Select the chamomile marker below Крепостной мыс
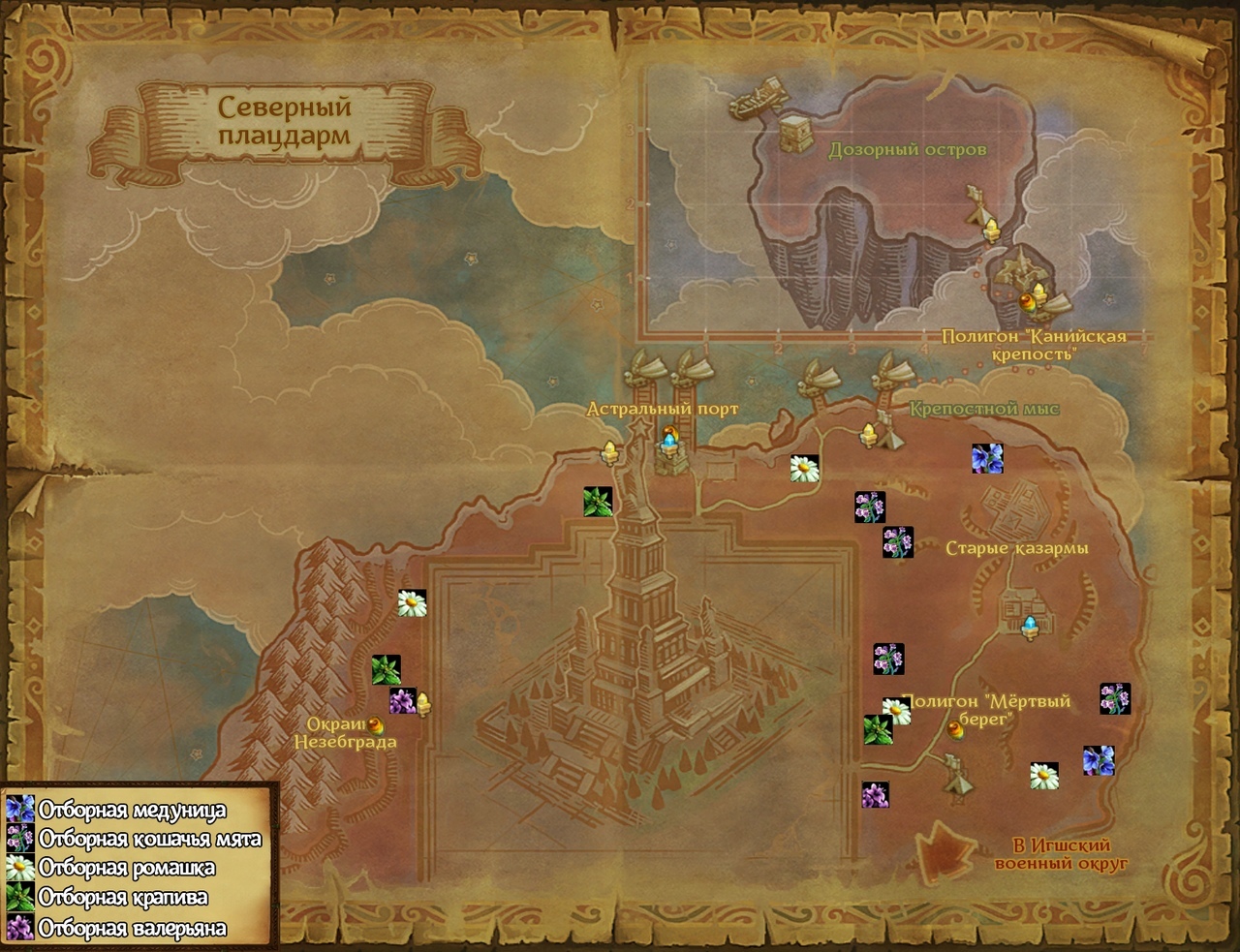Screen dimensions: 1240x952 tap(804, 469)
